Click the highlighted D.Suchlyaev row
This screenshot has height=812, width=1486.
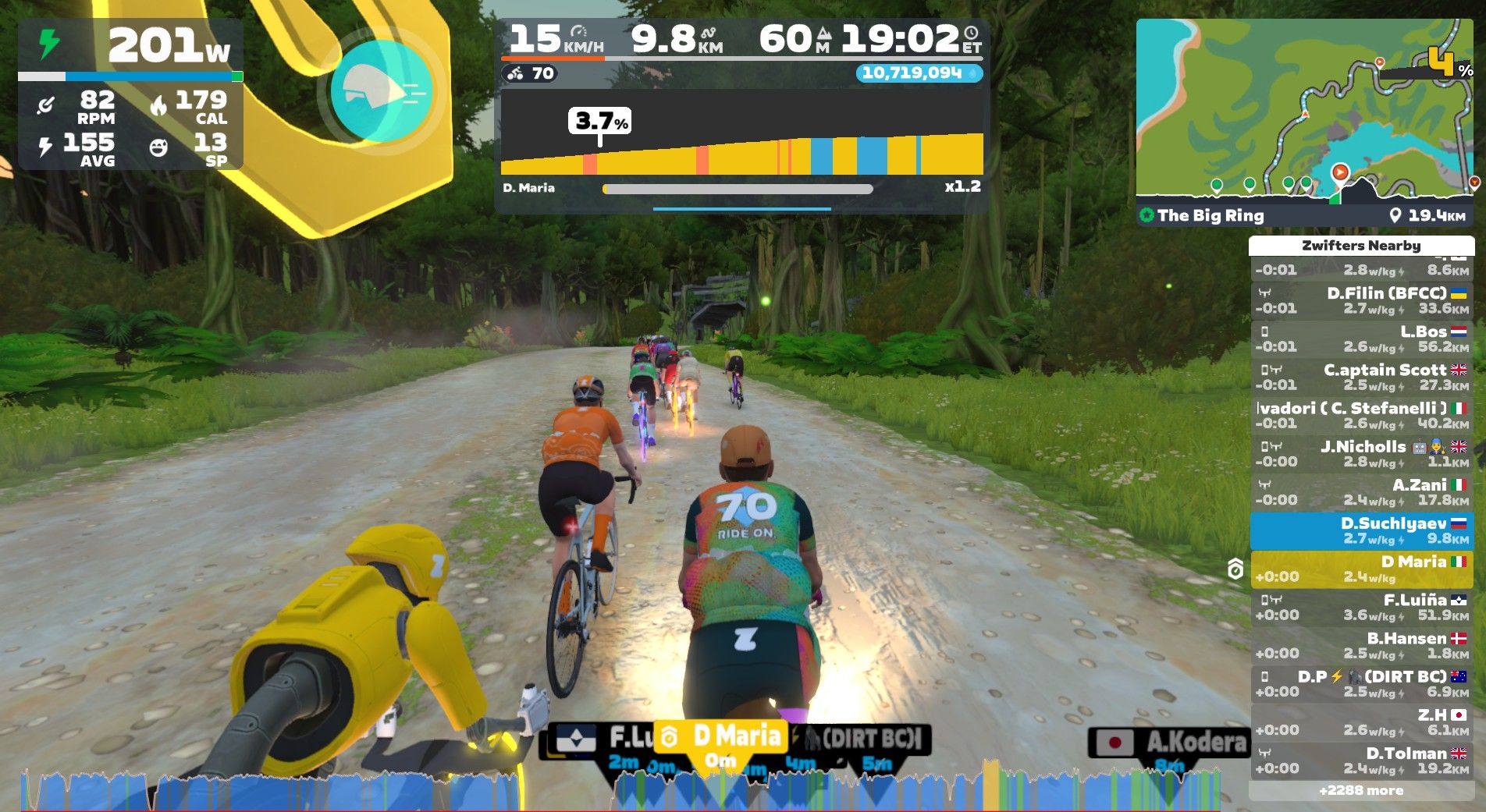coord(1361,530)
